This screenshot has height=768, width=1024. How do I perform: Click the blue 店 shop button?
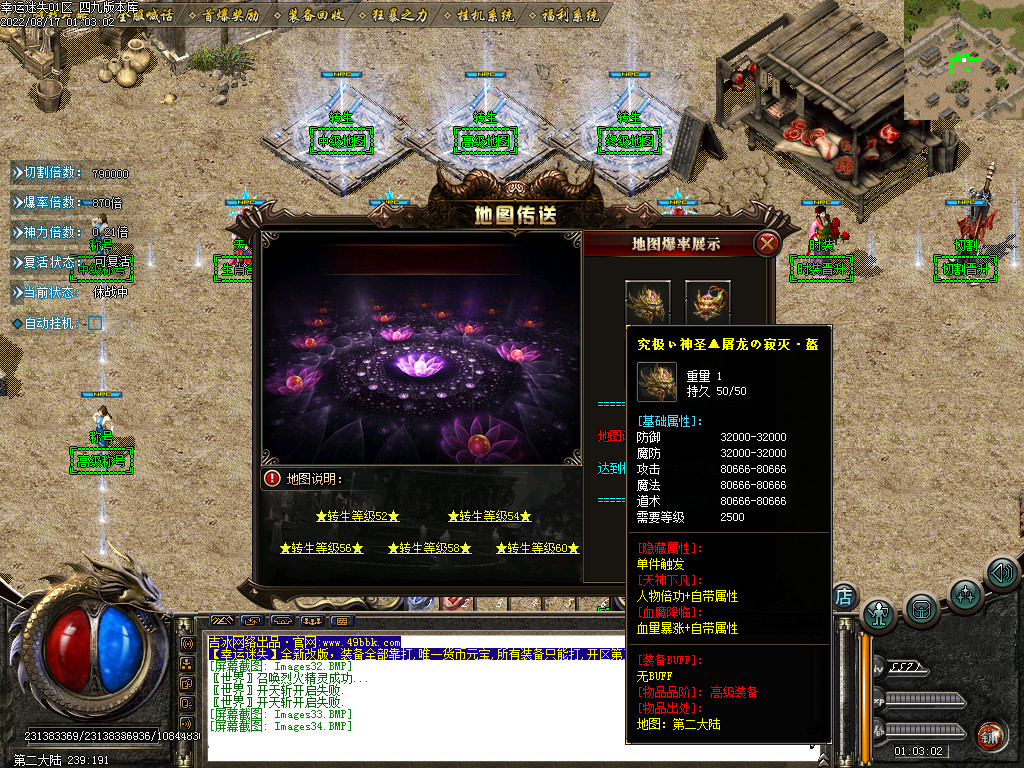(843, 596)
